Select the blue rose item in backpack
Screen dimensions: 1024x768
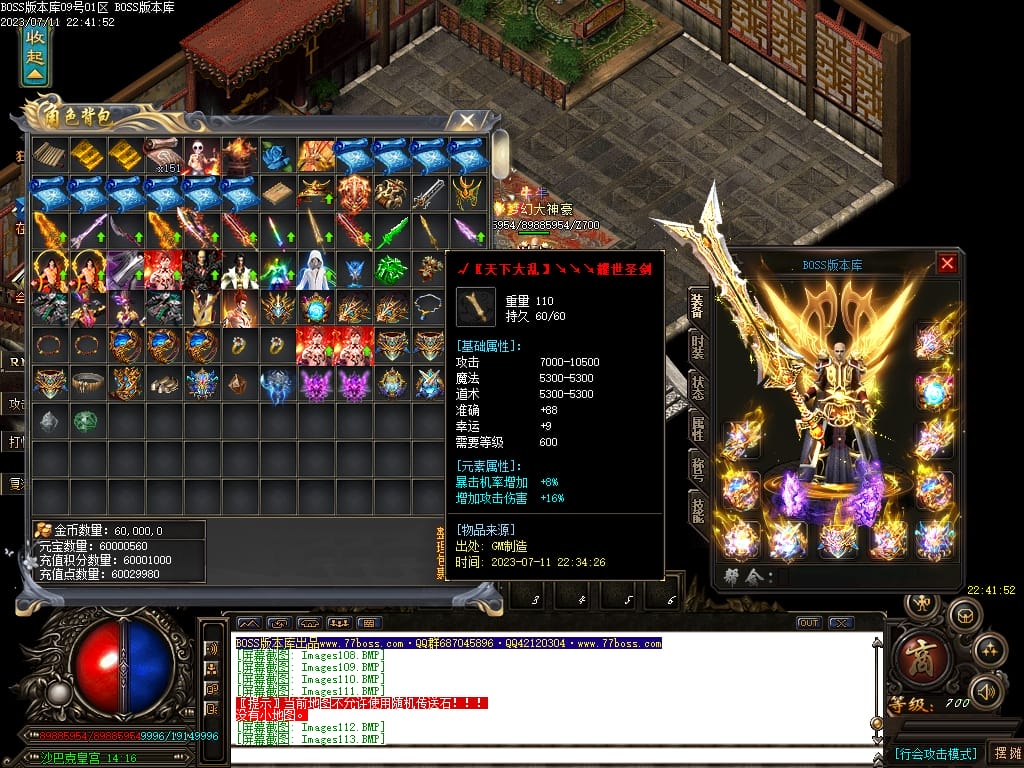tap(277, 155)
